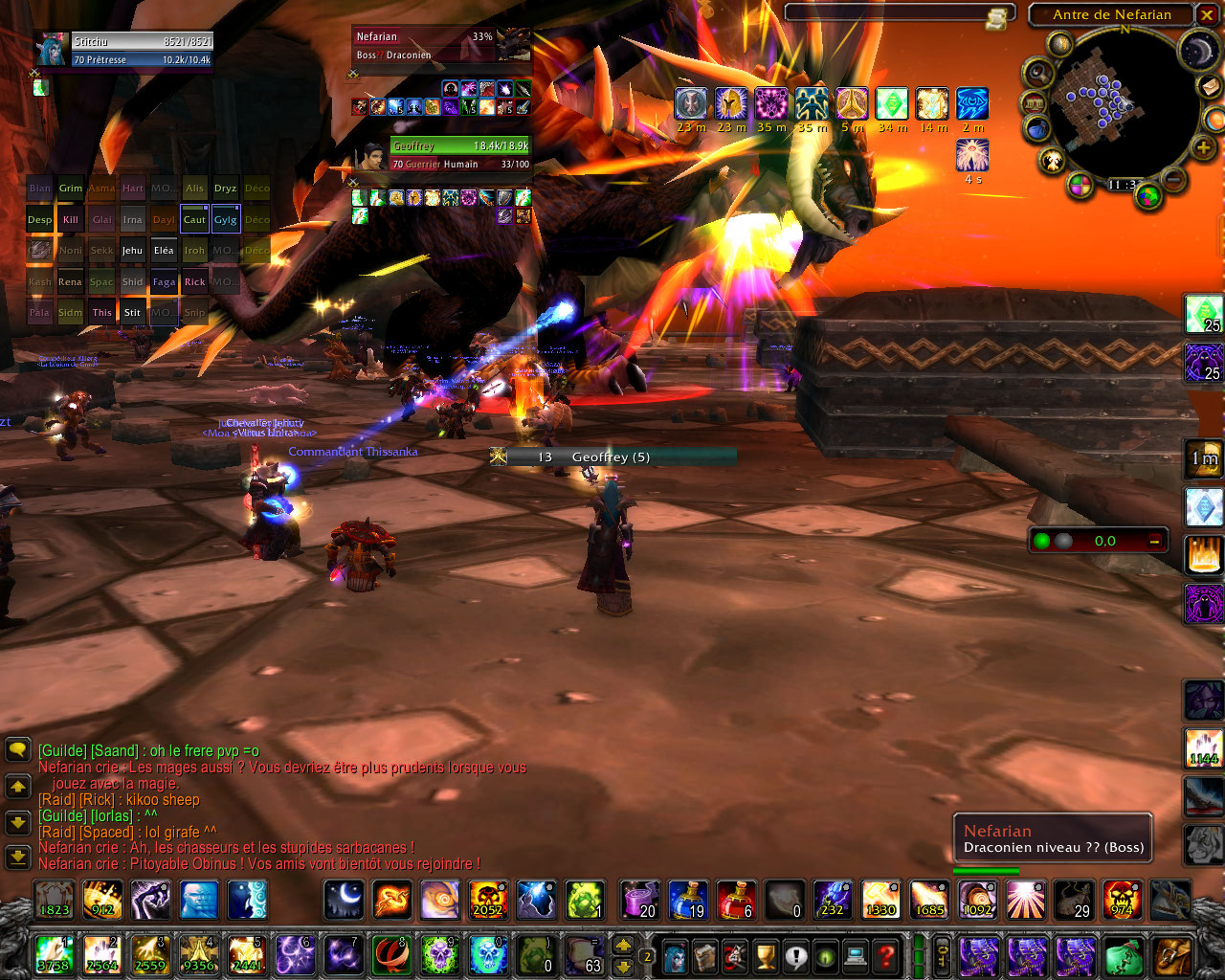The height and width of the screenshot is (980, 1225).
Task: Click the minimap zoom-in plus button
Action: pyautogui.click(x=1203, y=147)
